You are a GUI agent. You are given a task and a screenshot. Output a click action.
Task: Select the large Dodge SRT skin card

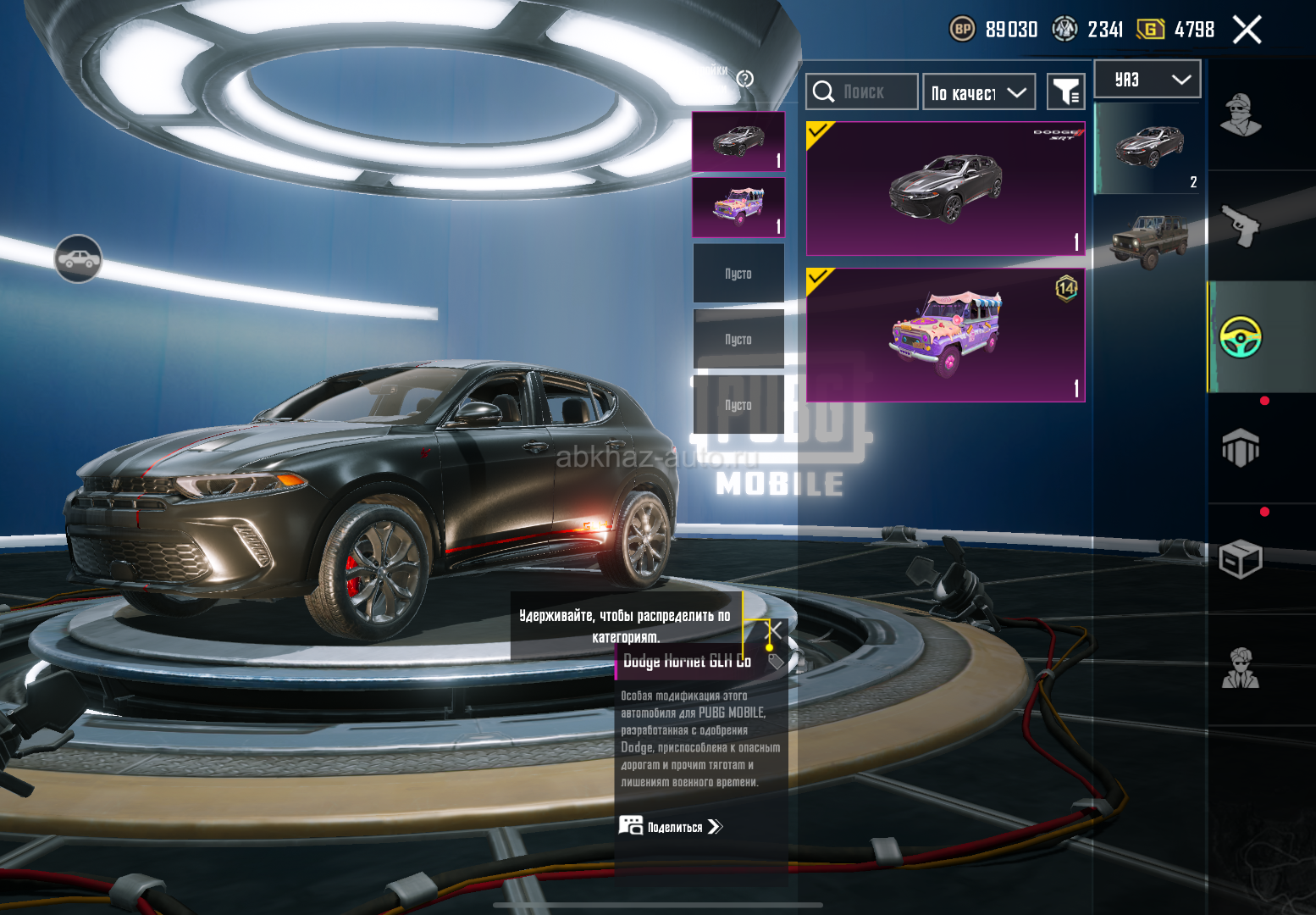pyautogui.click(x=945, y=188)
